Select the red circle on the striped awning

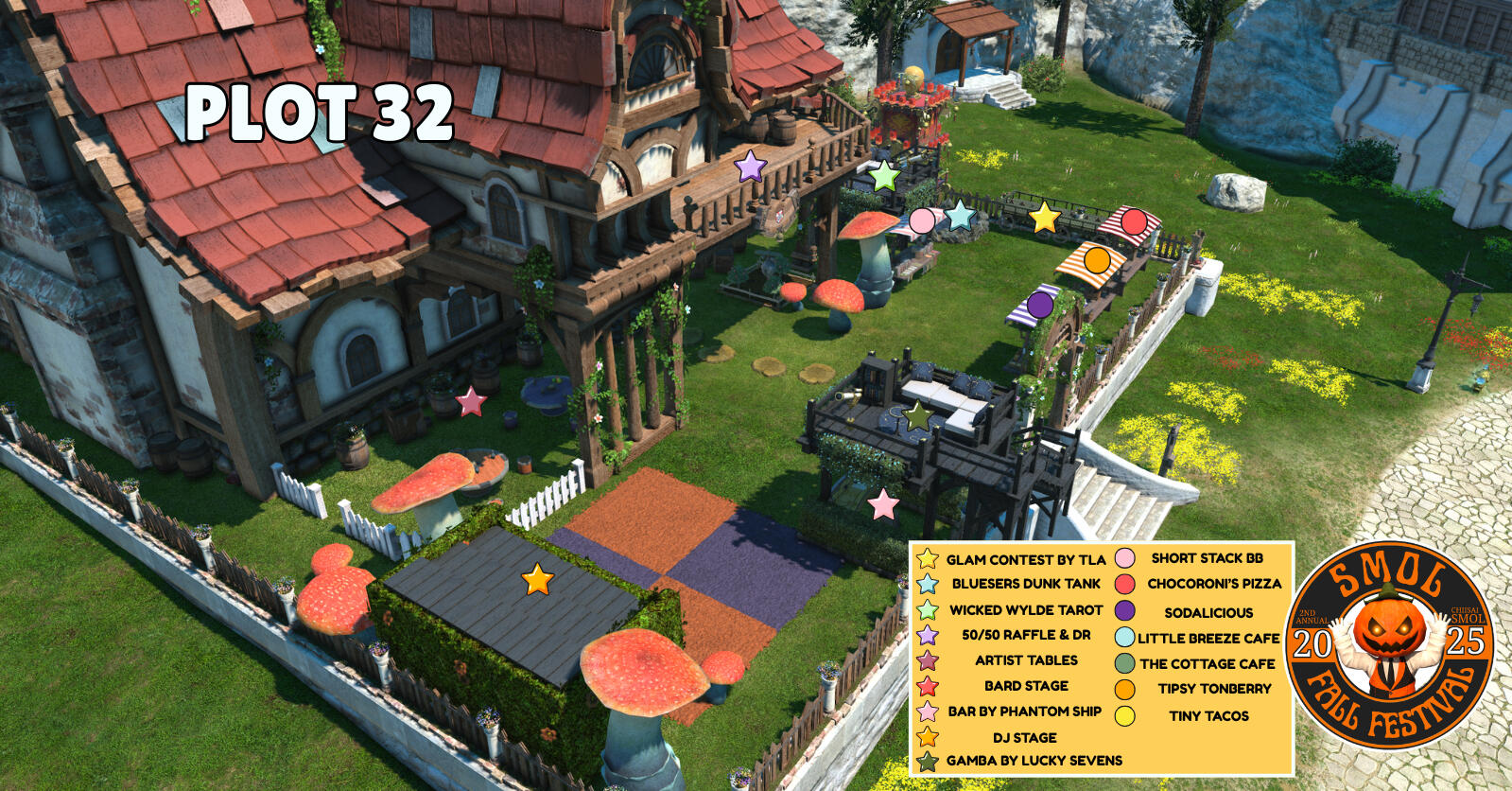tap(1133, 221)
